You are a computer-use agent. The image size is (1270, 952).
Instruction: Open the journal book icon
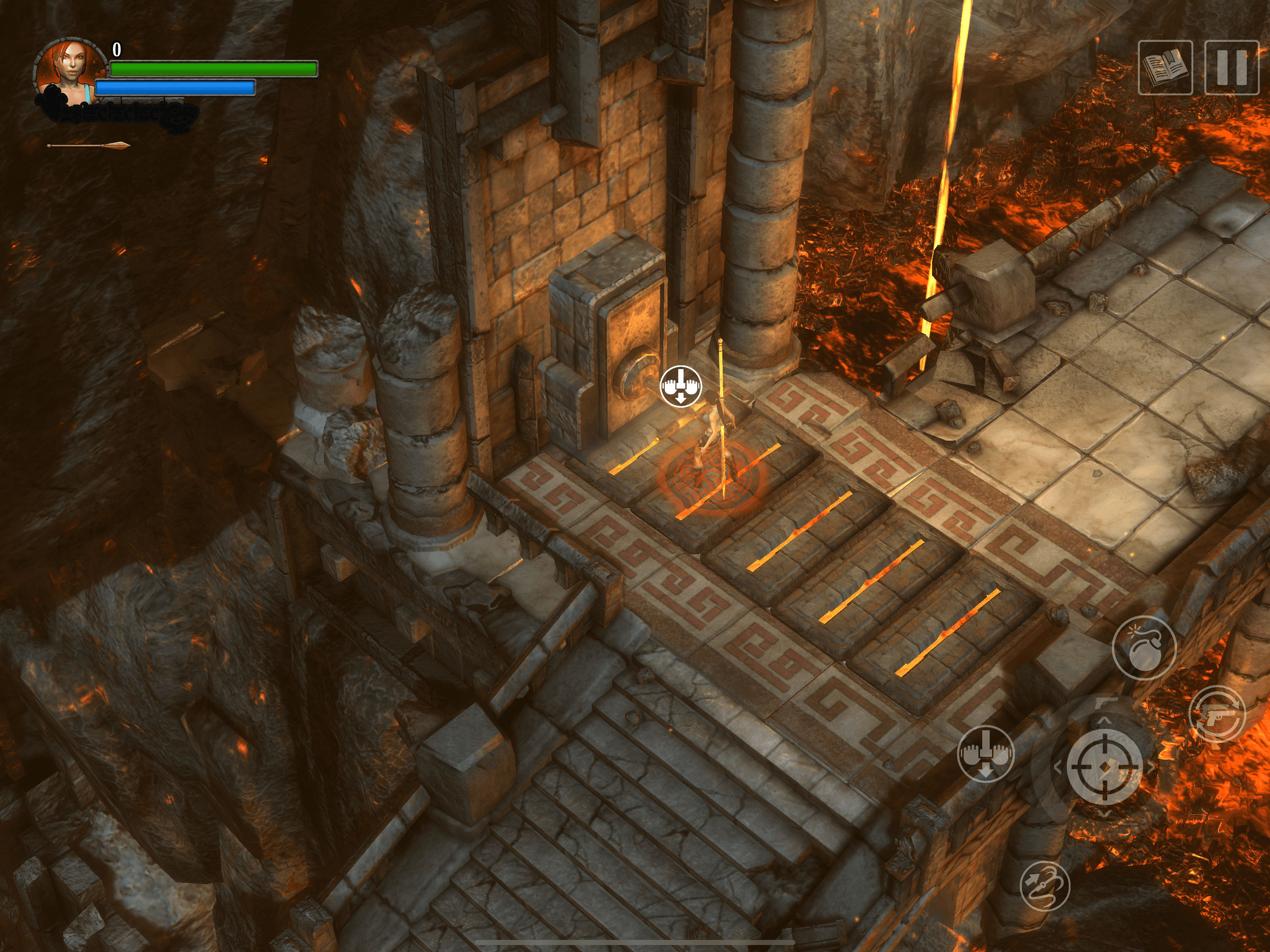click(1165, 68)
